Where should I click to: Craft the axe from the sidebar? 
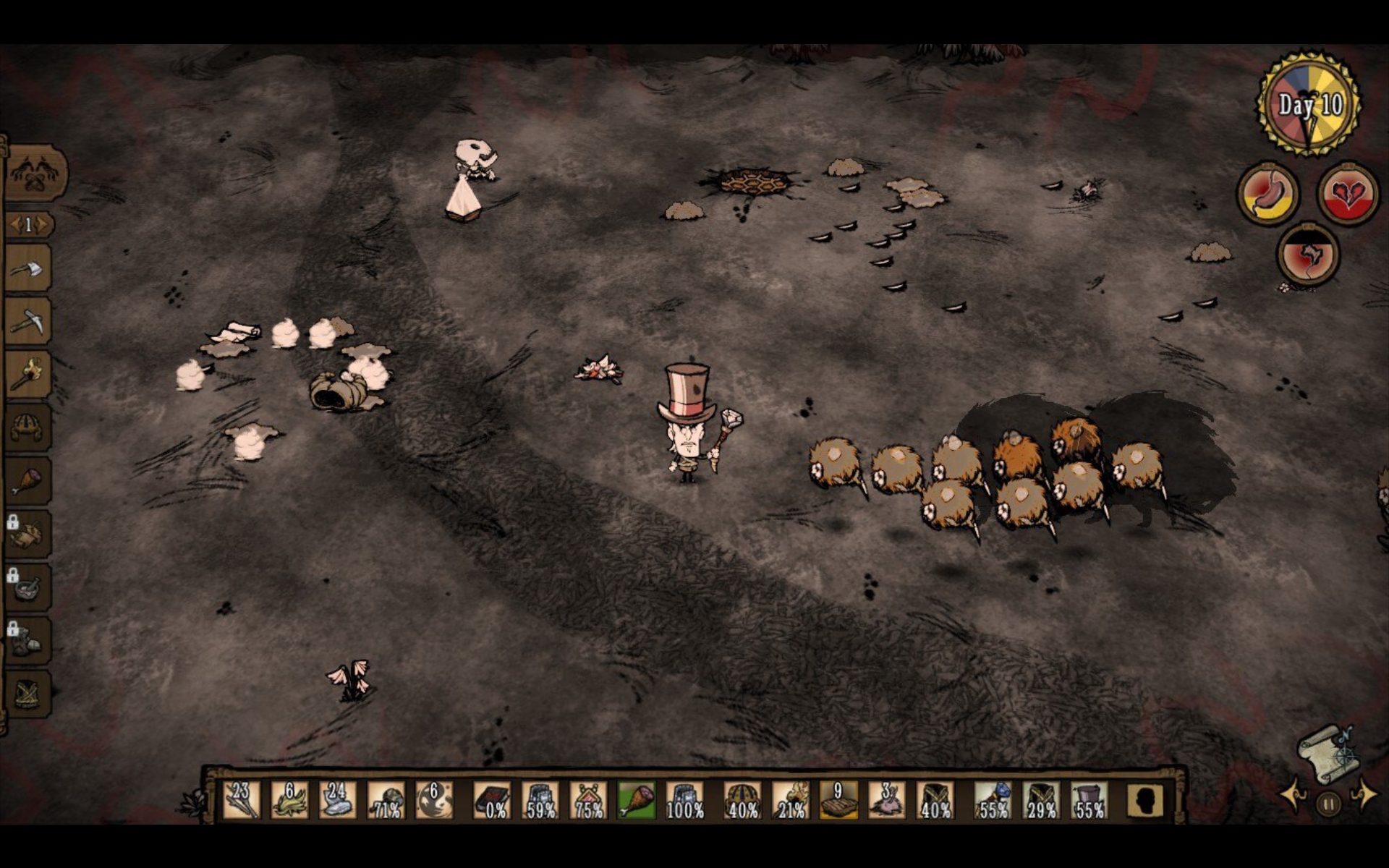pyautogui.click(x=29, y=271)
